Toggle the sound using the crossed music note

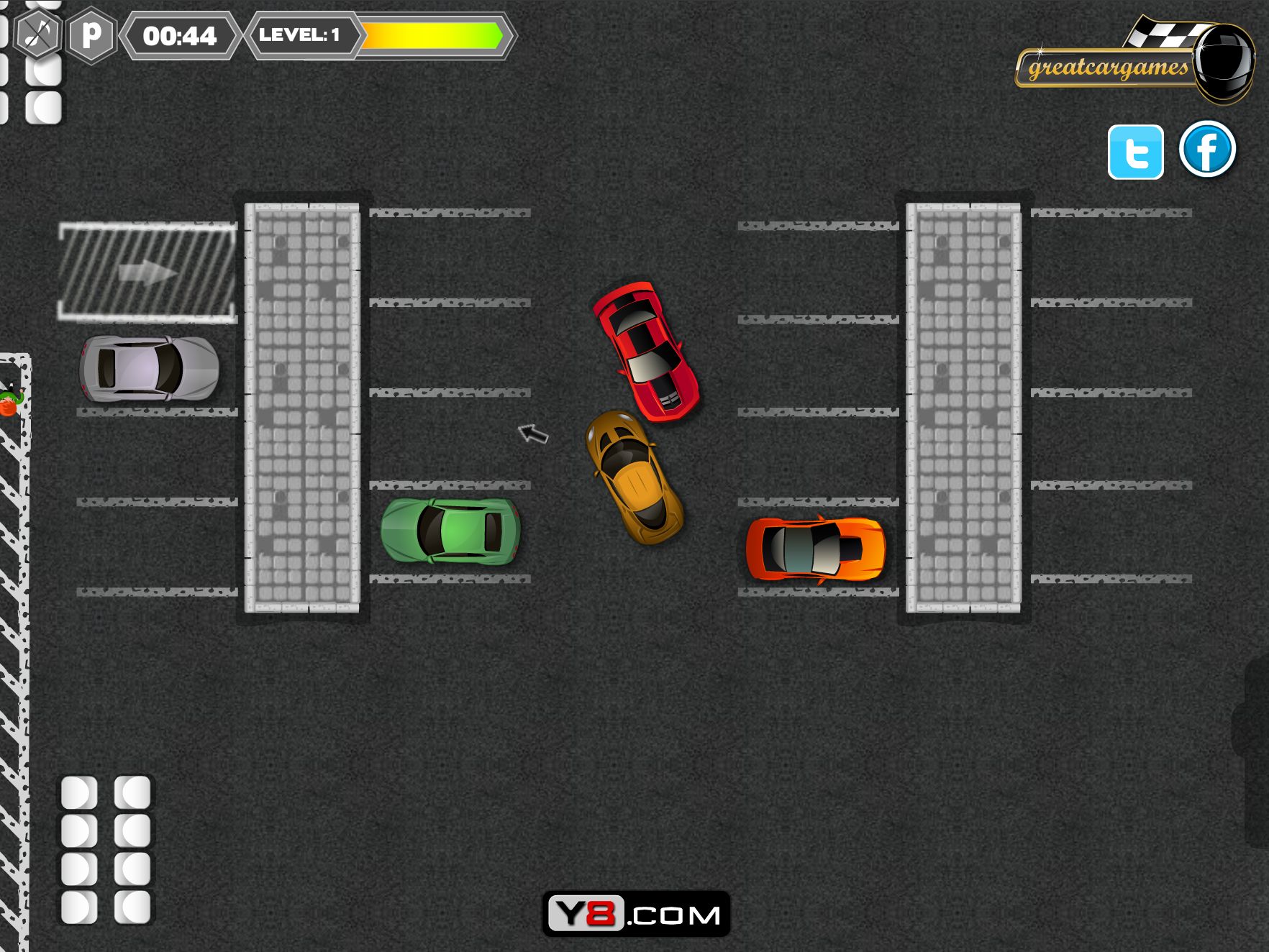click(37, 35)
